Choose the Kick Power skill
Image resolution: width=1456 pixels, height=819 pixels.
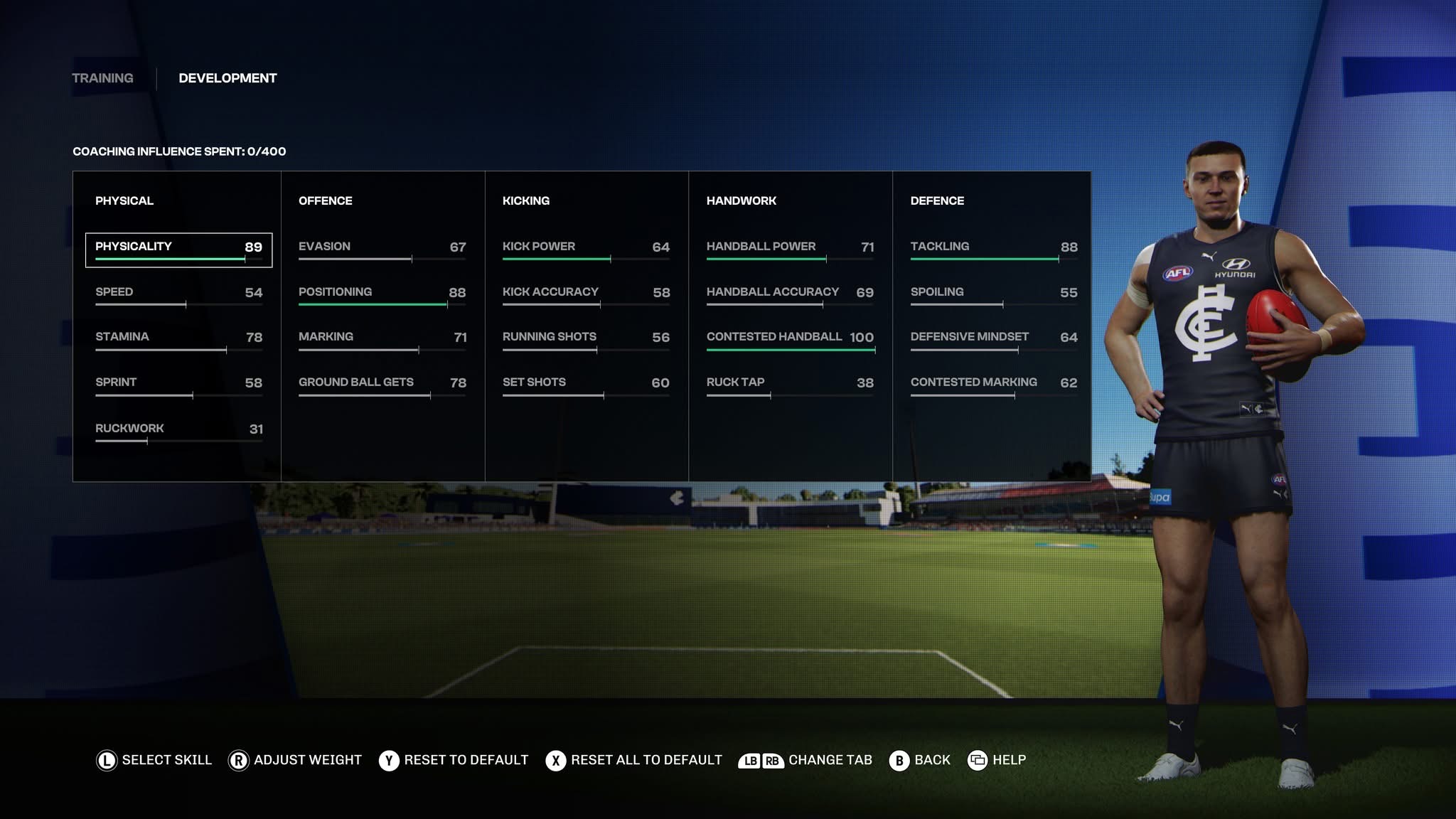click(586, 249)
